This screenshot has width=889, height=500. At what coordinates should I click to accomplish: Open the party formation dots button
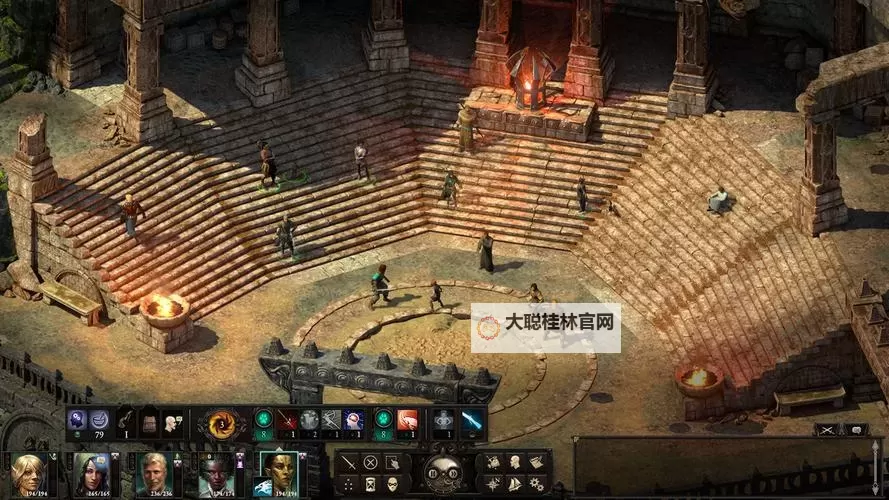point(349,485)
